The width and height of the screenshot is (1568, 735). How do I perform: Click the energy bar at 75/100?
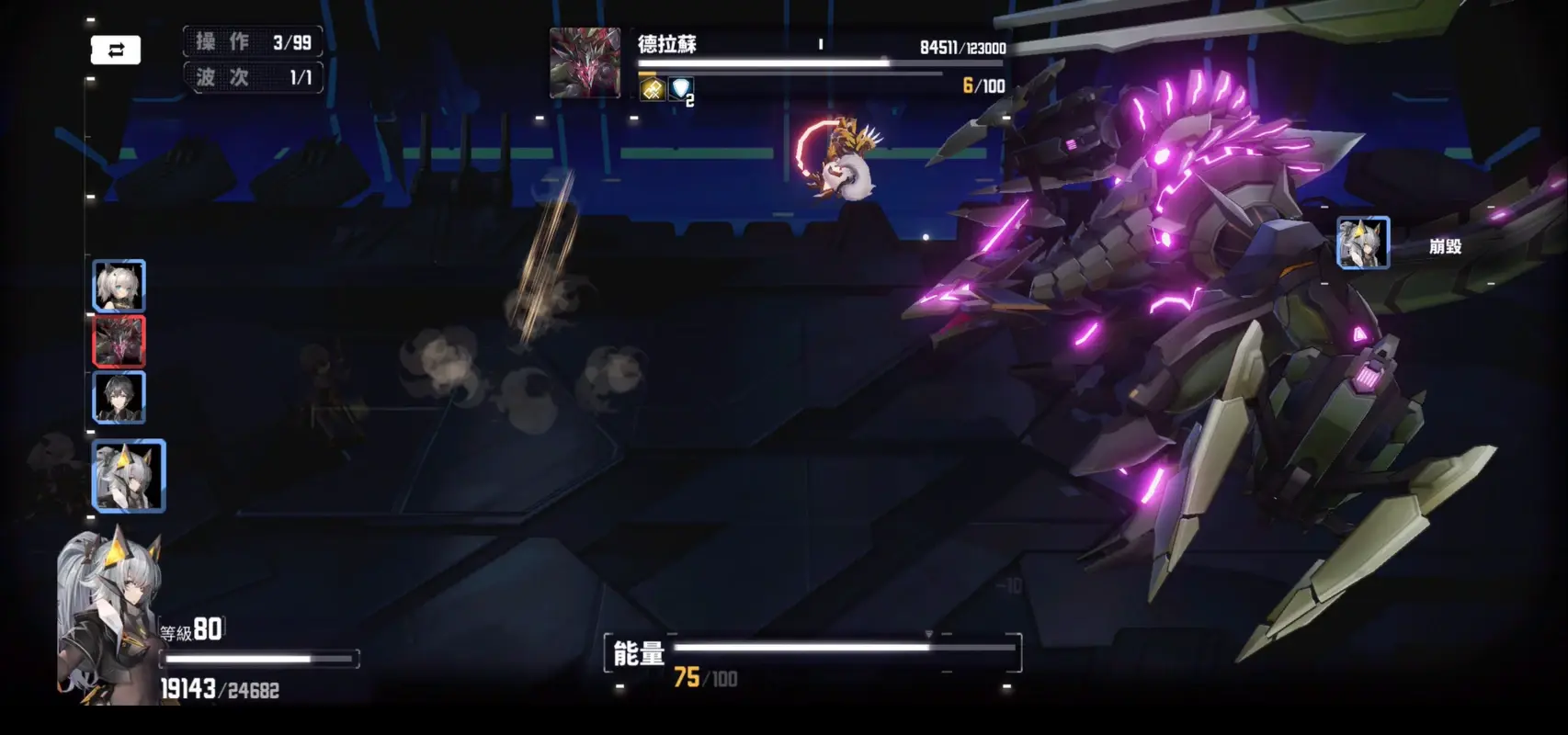point(818,649)
